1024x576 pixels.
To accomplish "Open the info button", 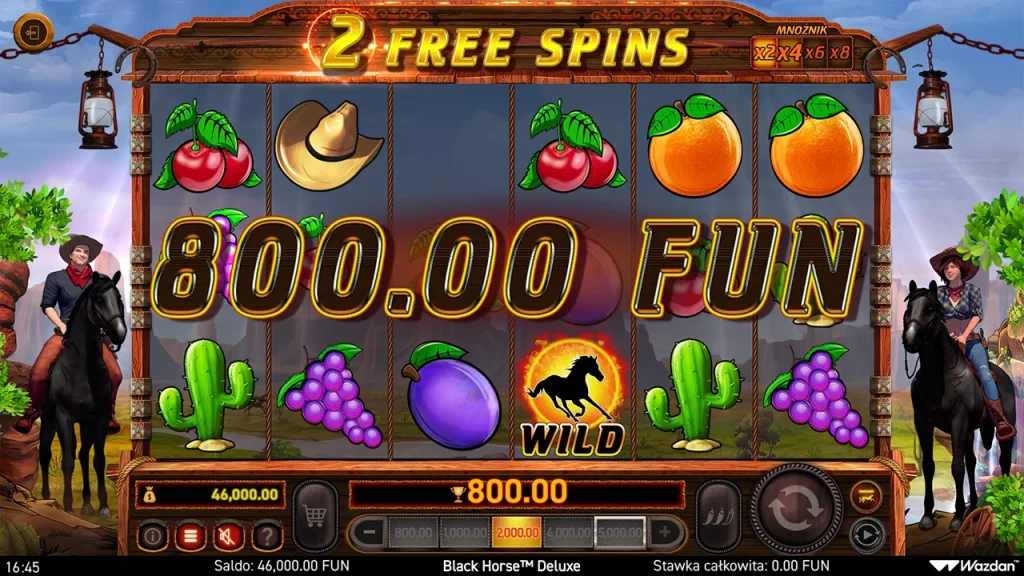I will [152, 536].
